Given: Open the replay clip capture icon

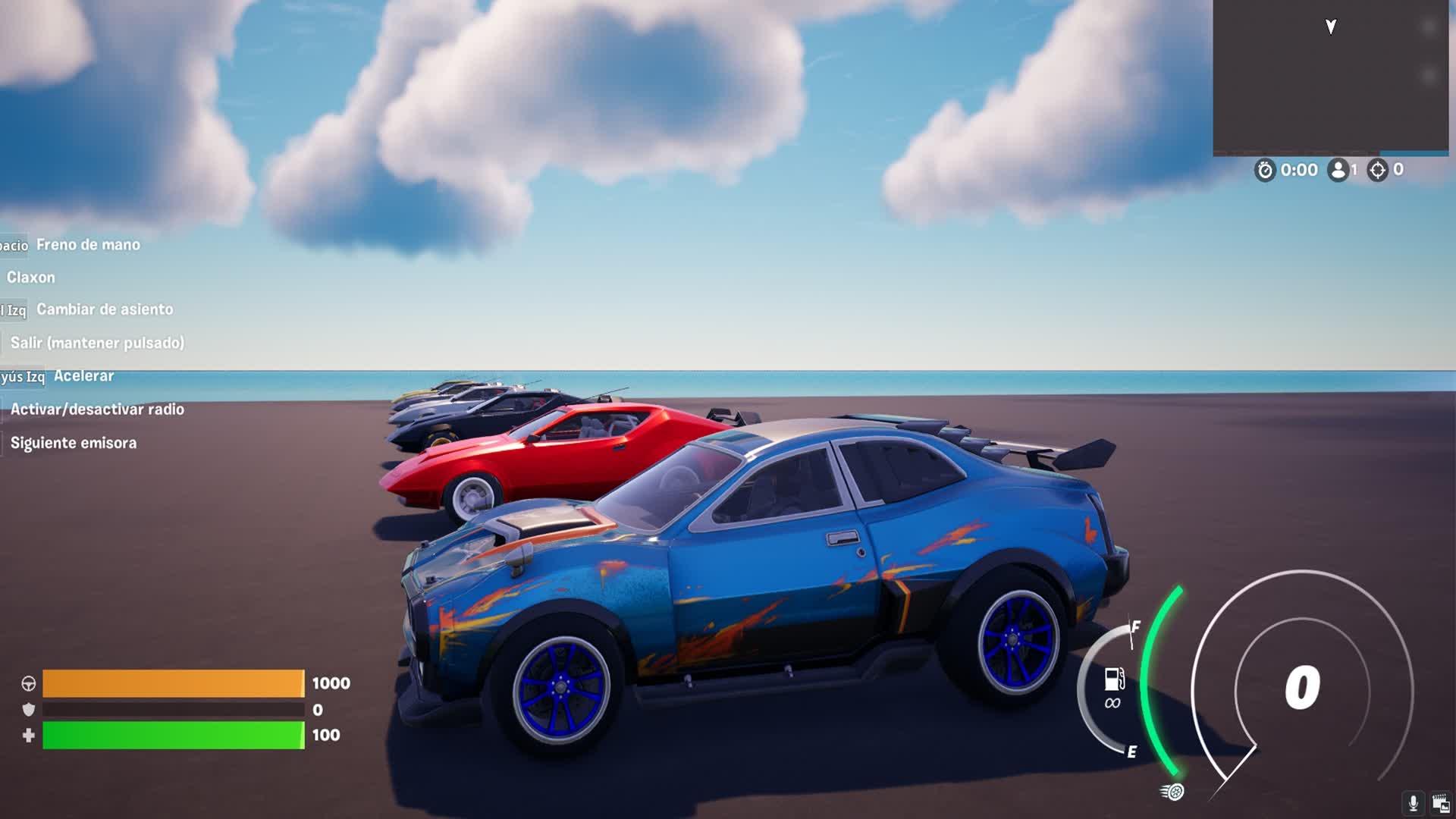Looking at the screenshot, I should click(x=1440, y=803).
